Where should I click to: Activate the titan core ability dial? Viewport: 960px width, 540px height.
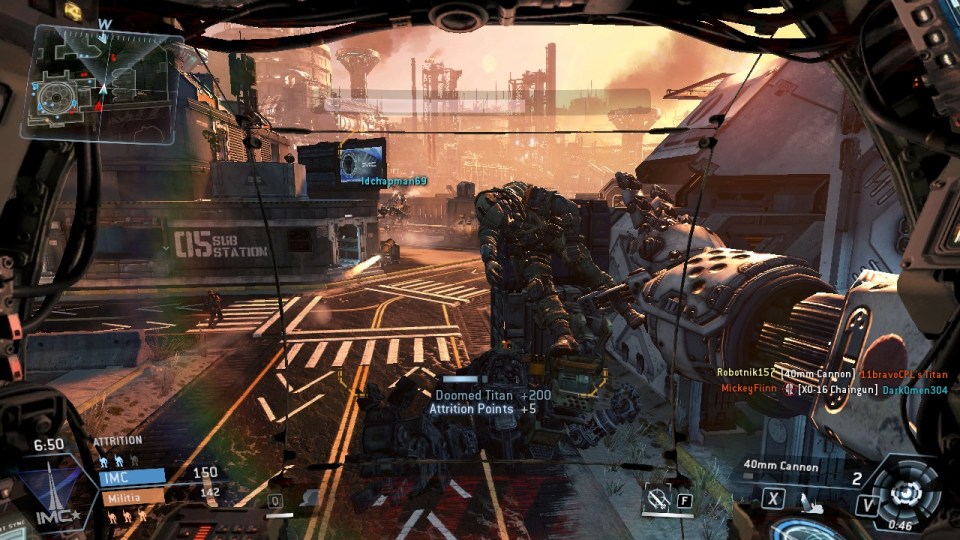pyautogui.click(x=906, y=492)
